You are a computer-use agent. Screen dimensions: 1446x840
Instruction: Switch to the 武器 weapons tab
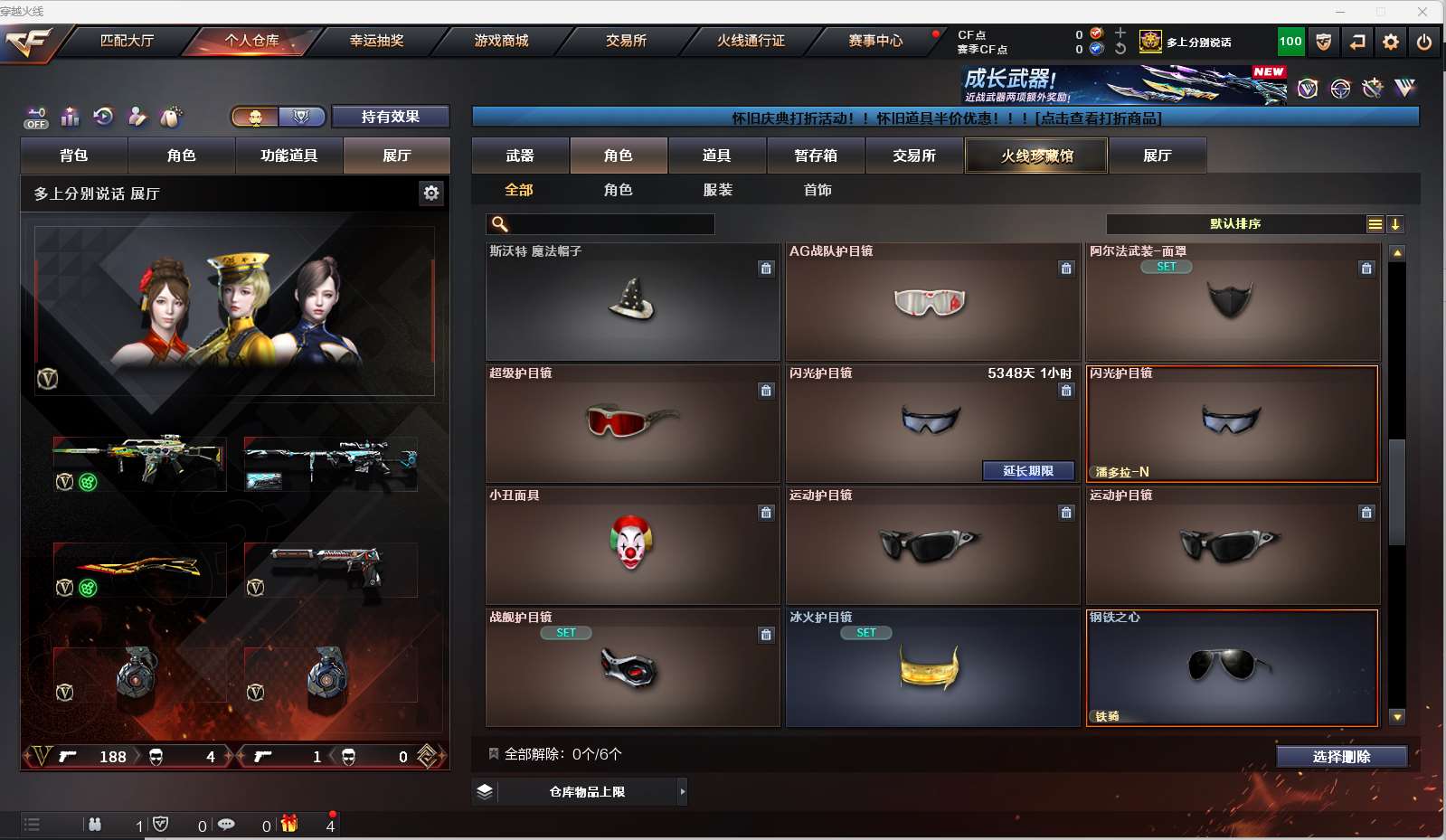pyautogui.click(x=520, y=156)
